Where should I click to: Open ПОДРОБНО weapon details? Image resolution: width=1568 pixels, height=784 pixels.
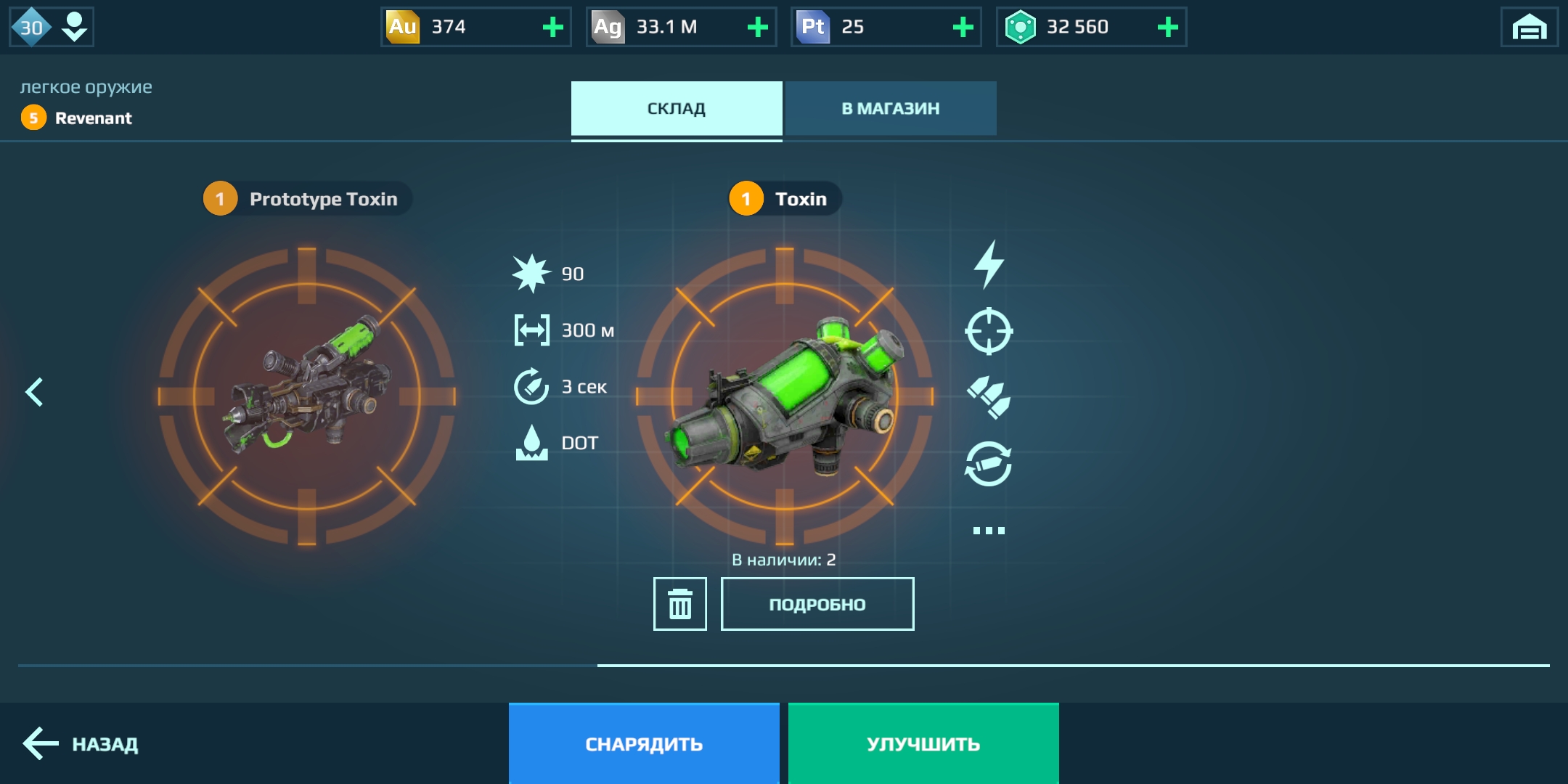coord(817,604)
